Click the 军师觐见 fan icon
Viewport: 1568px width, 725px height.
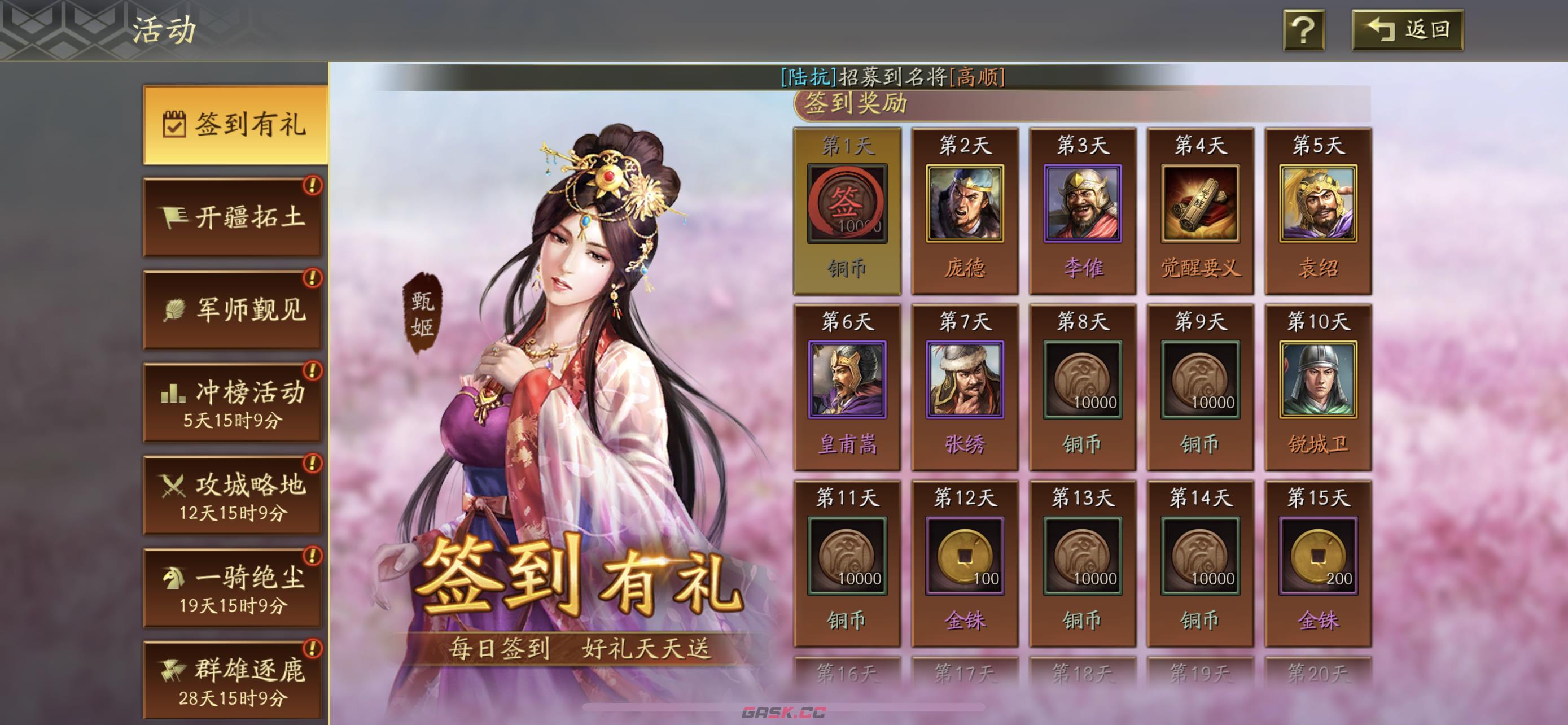click(176, 312)
